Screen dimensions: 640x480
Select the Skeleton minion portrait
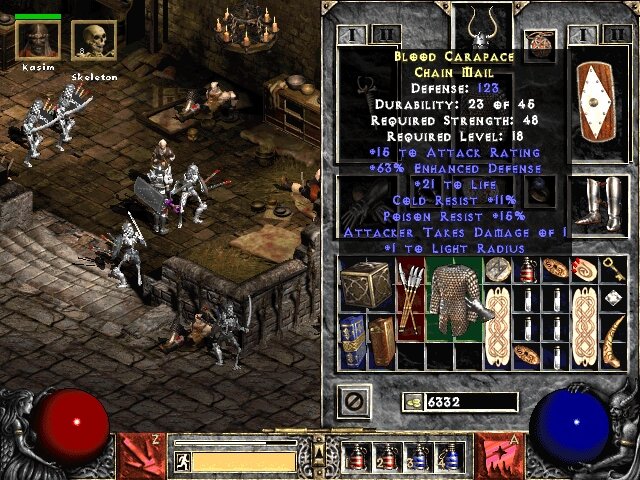pos(94,41)
